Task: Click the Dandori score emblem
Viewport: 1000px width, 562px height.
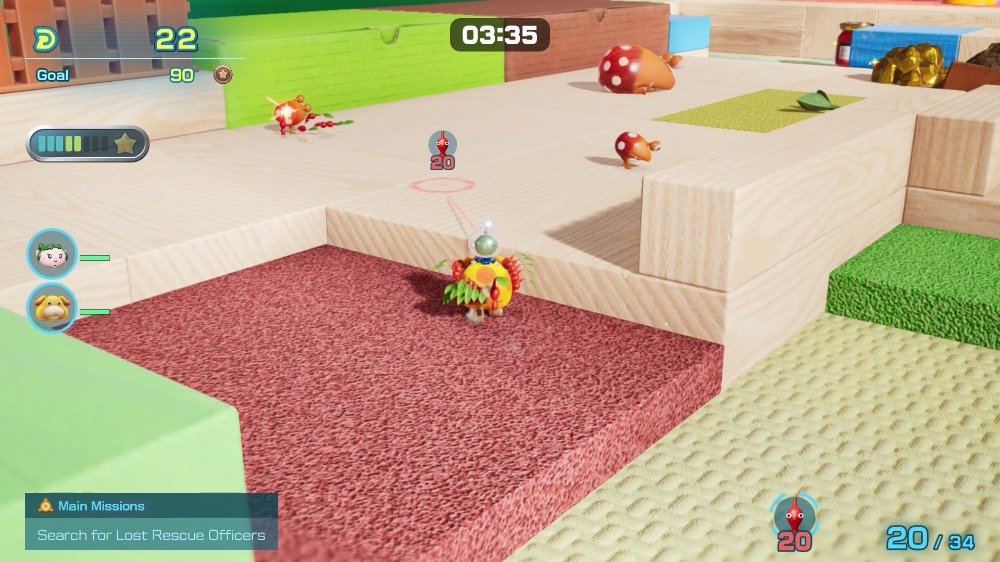Action: 46,40
